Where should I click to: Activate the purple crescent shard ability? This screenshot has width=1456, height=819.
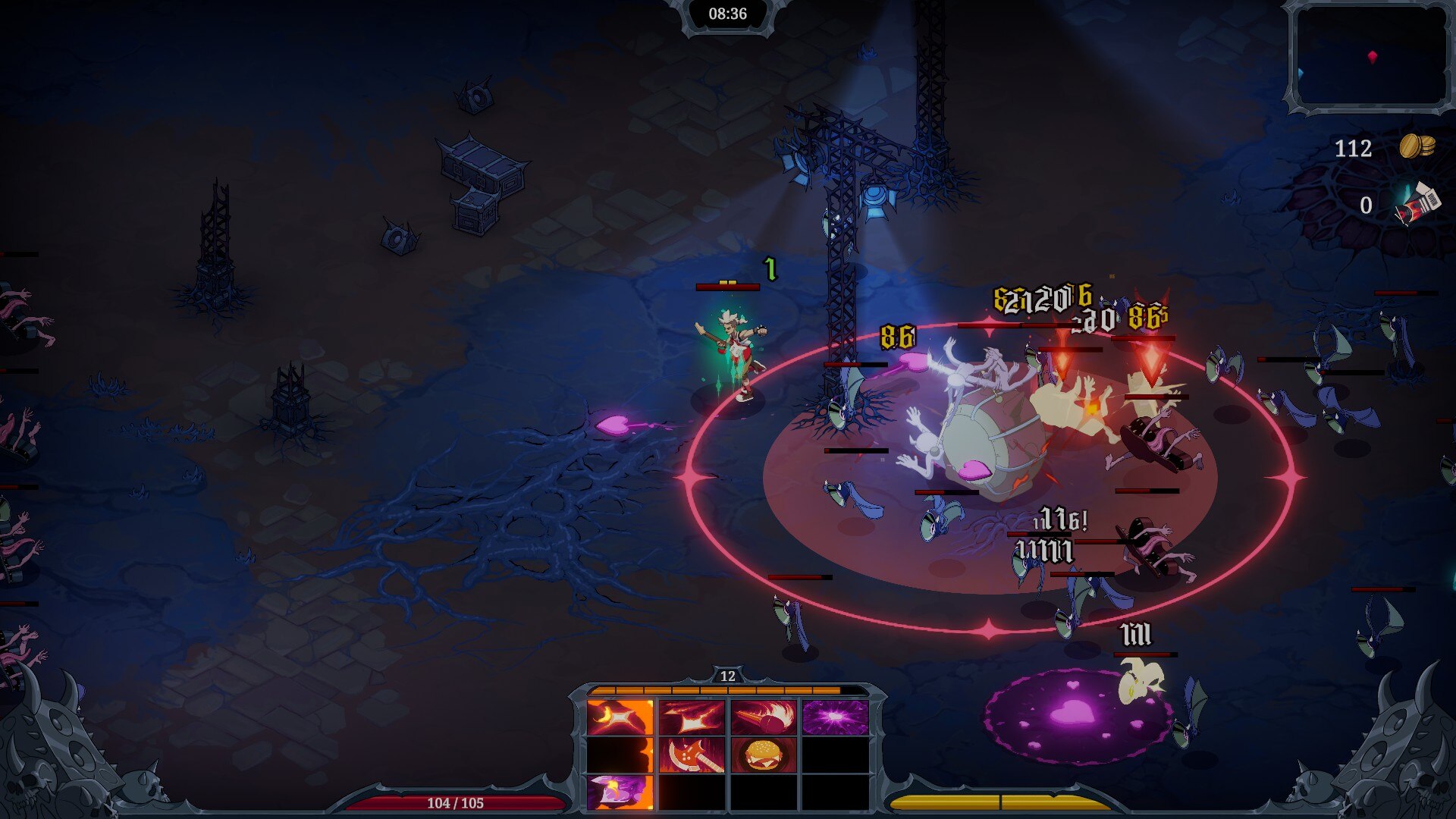click(620, 792)
